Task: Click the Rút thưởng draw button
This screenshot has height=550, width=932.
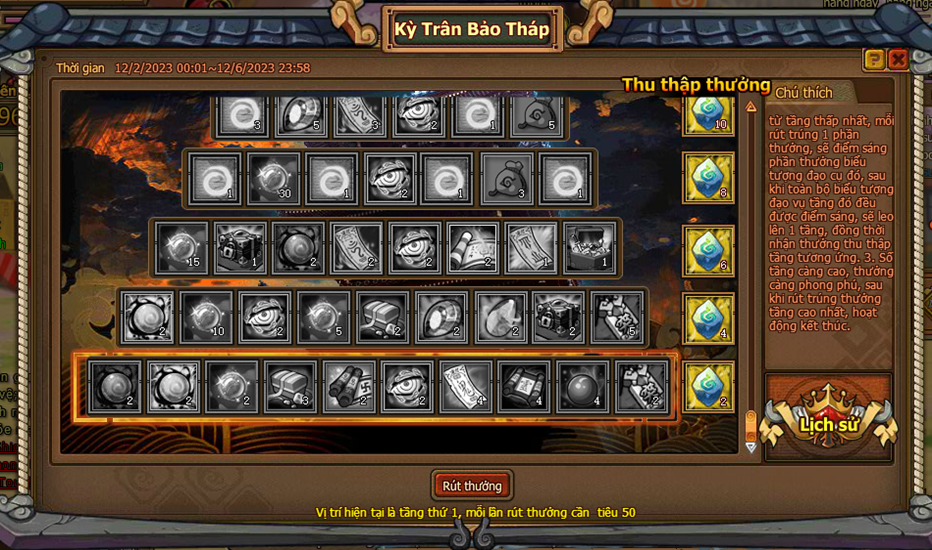Action: [472, 486]
